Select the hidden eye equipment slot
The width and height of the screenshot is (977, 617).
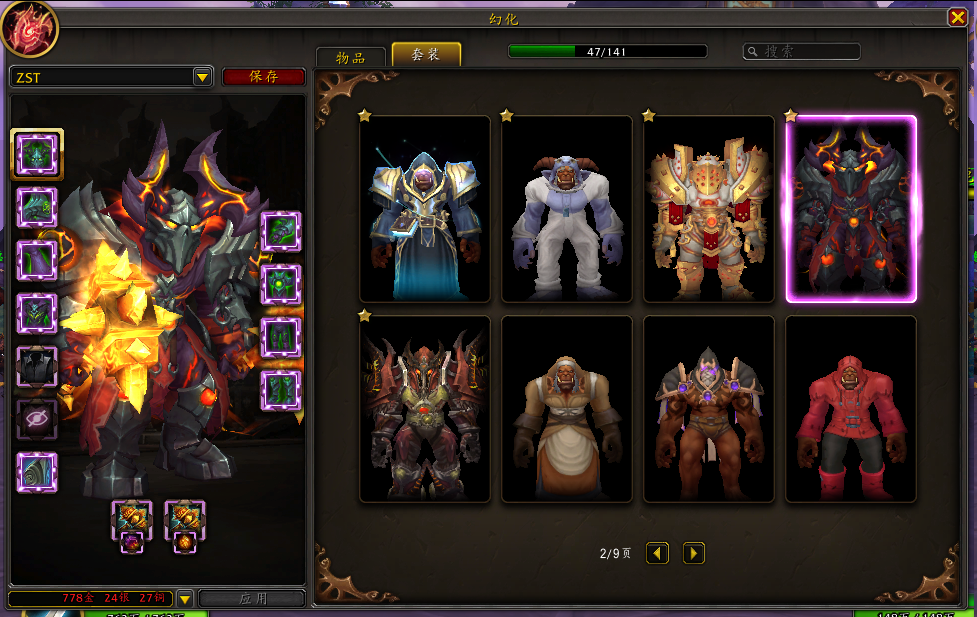tap(37, 420)
